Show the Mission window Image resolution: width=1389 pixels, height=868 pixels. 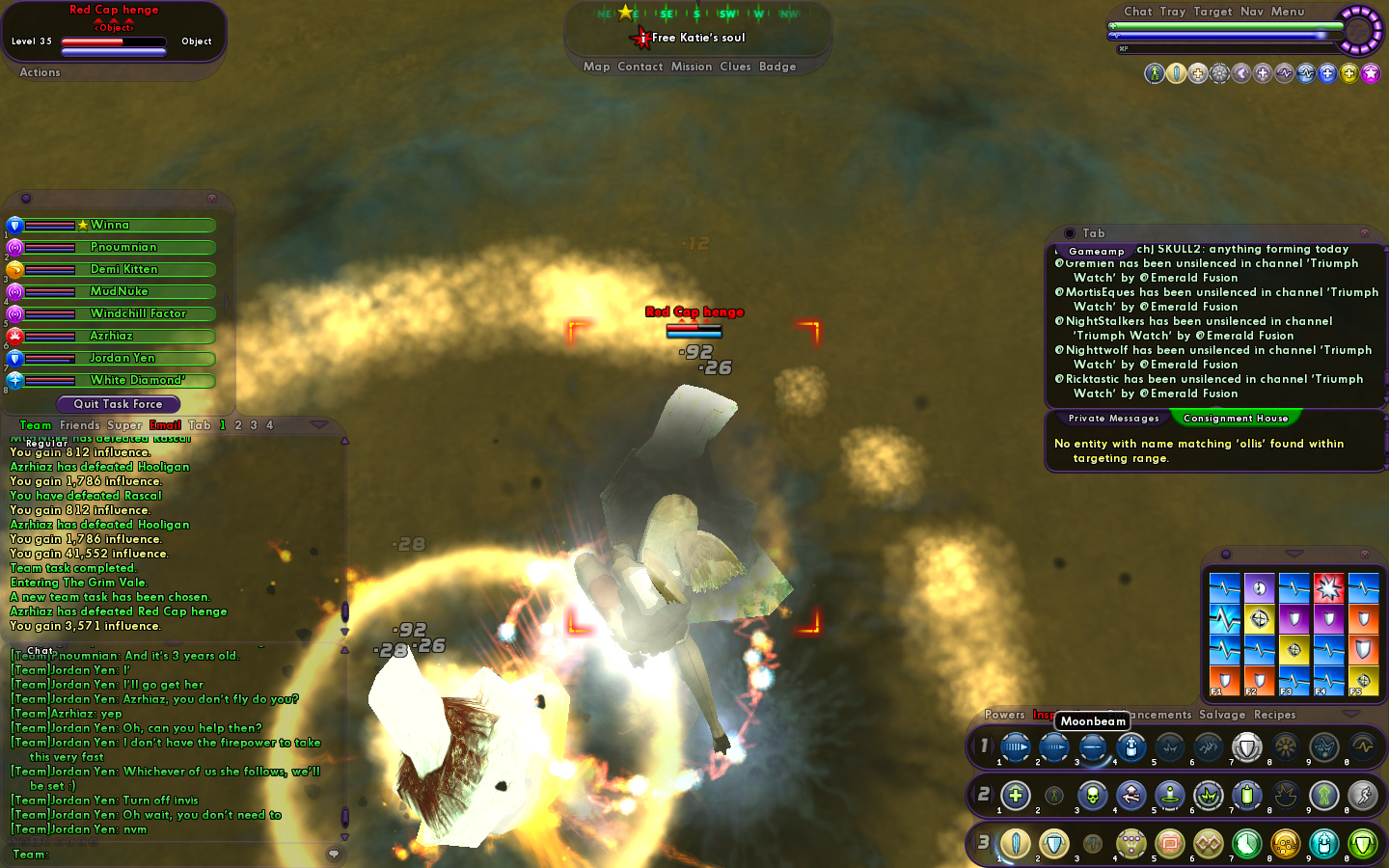coord(691,67)
